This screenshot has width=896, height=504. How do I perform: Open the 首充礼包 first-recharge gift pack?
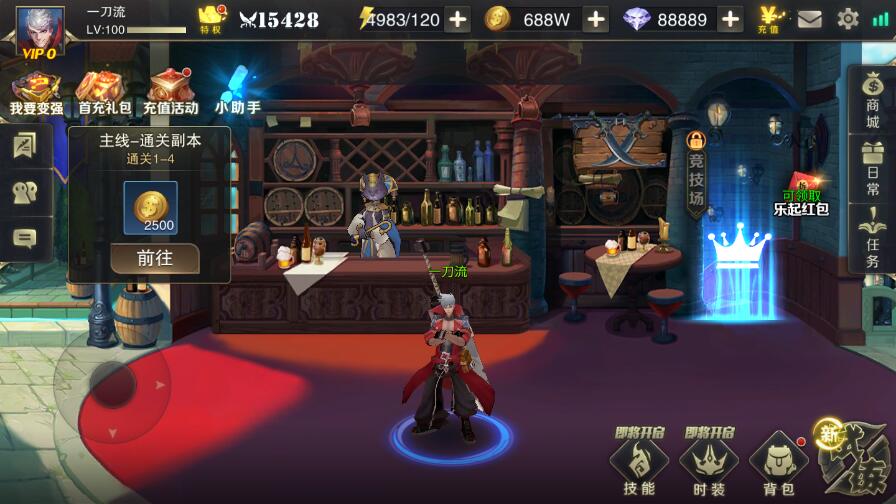[104, 92]
